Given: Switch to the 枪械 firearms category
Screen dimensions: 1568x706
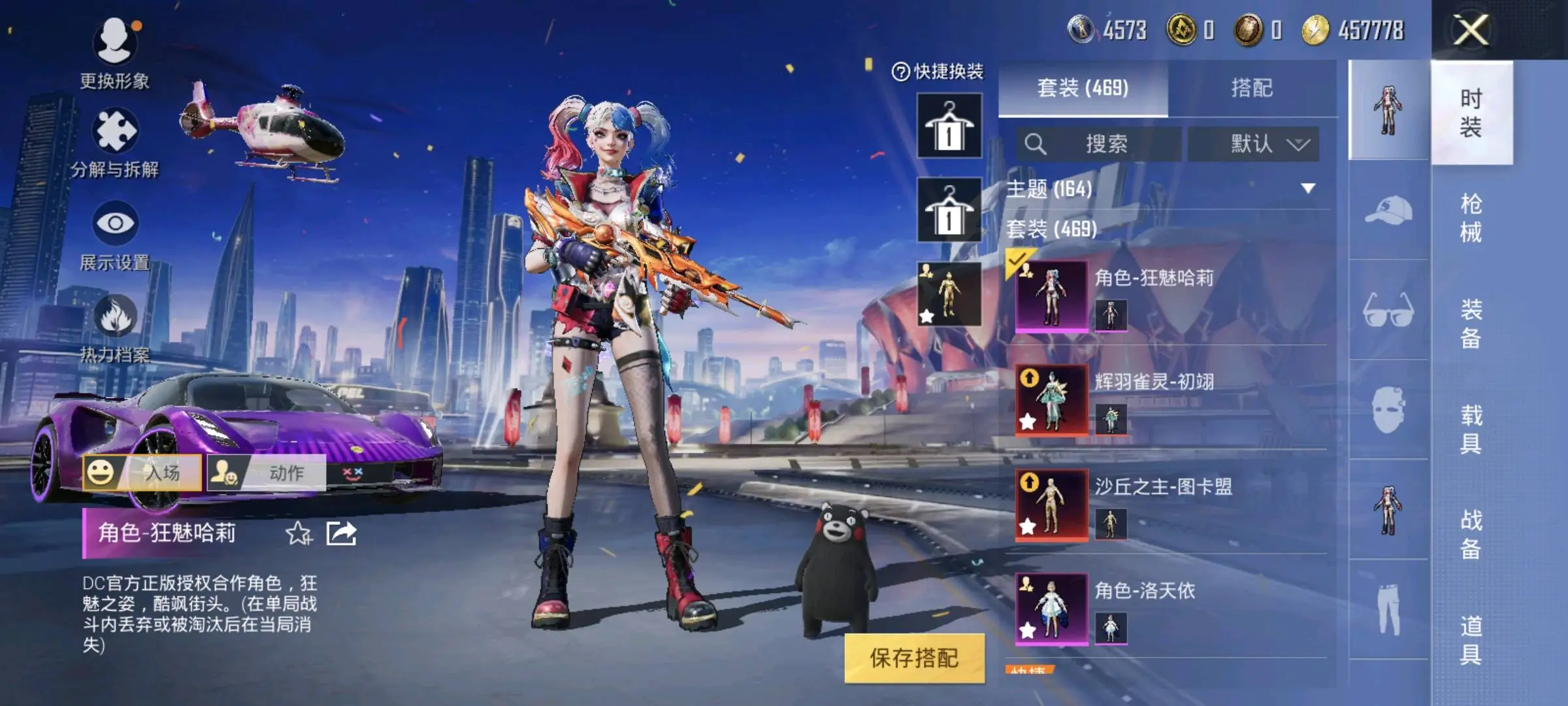Looking at the screenshot, I should click(x=1471, y=218).
